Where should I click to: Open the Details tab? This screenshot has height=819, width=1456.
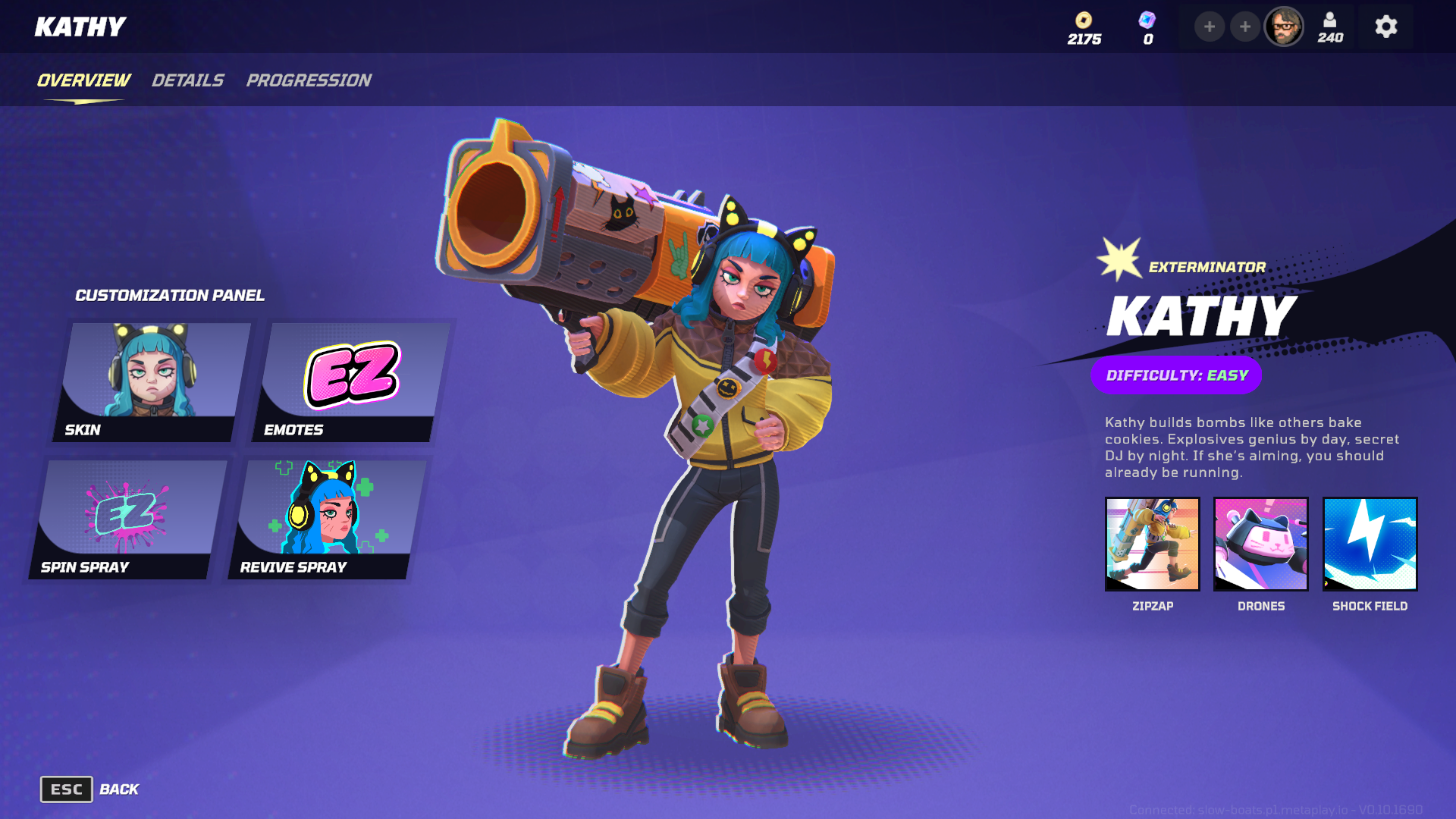[x=187, y=80]
